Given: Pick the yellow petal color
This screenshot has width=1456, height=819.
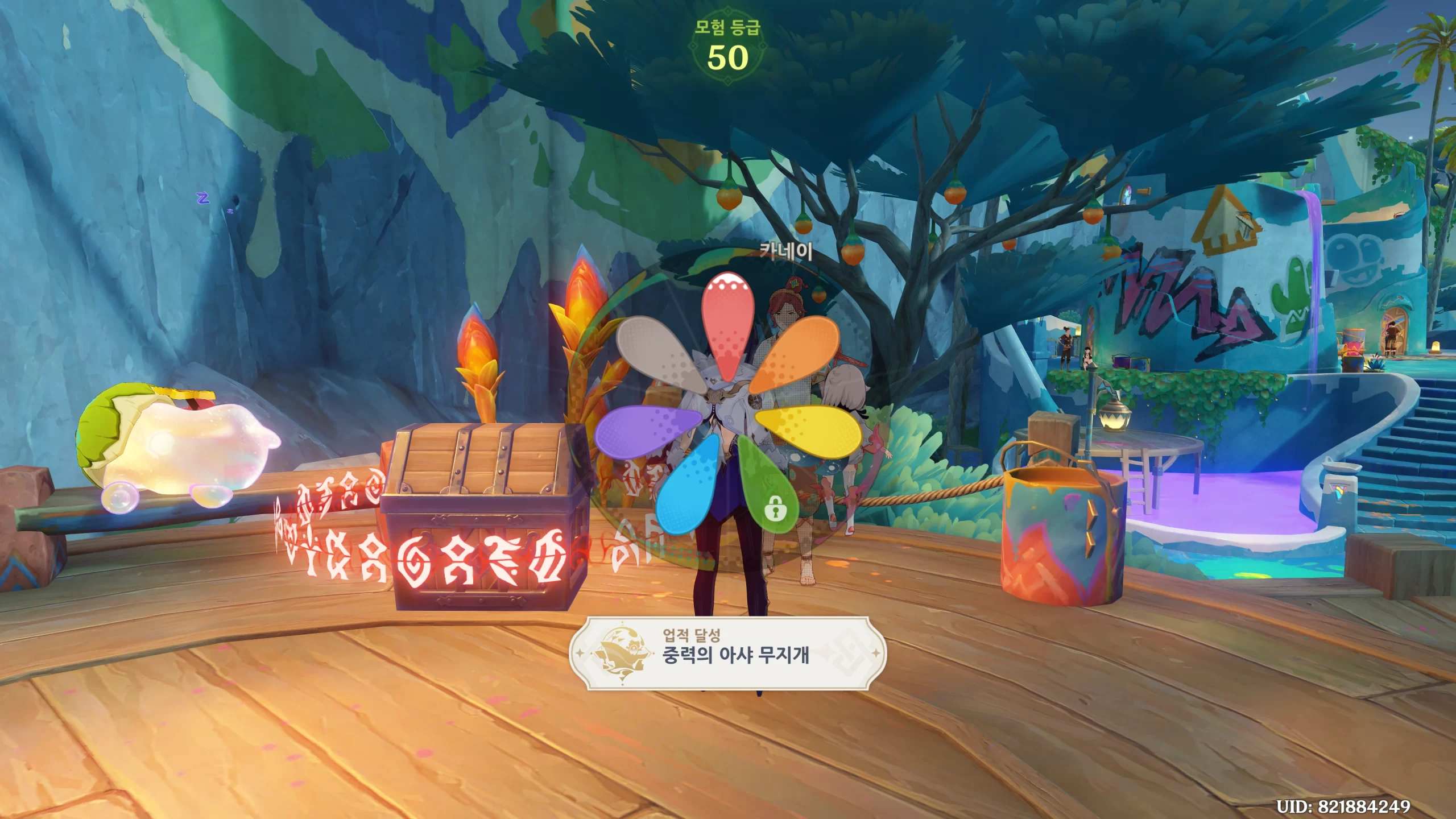Looking at the screenshot, I should coord(810,431).
